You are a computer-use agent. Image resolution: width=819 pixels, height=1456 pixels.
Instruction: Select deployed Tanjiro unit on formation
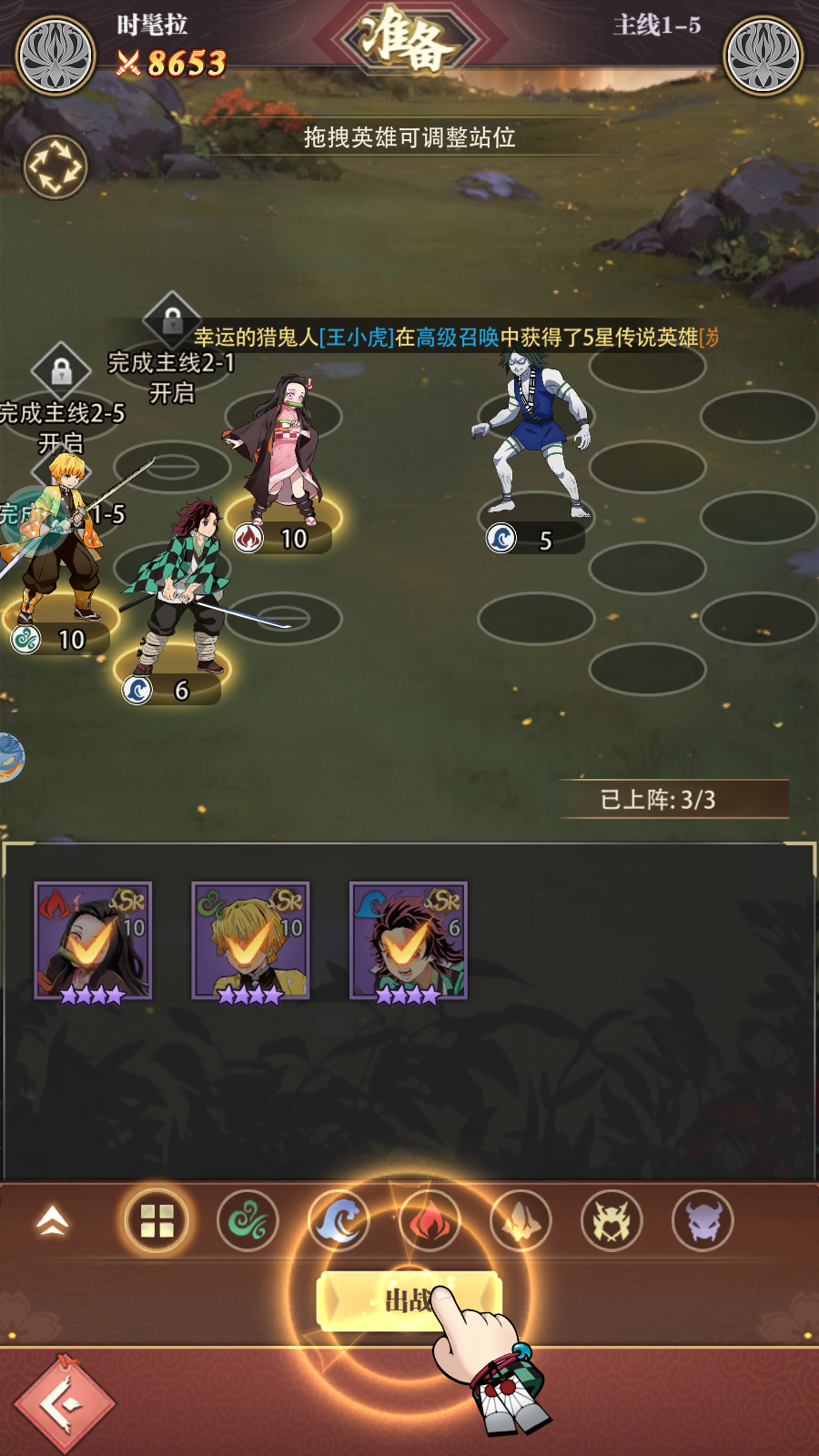[182, 591]
